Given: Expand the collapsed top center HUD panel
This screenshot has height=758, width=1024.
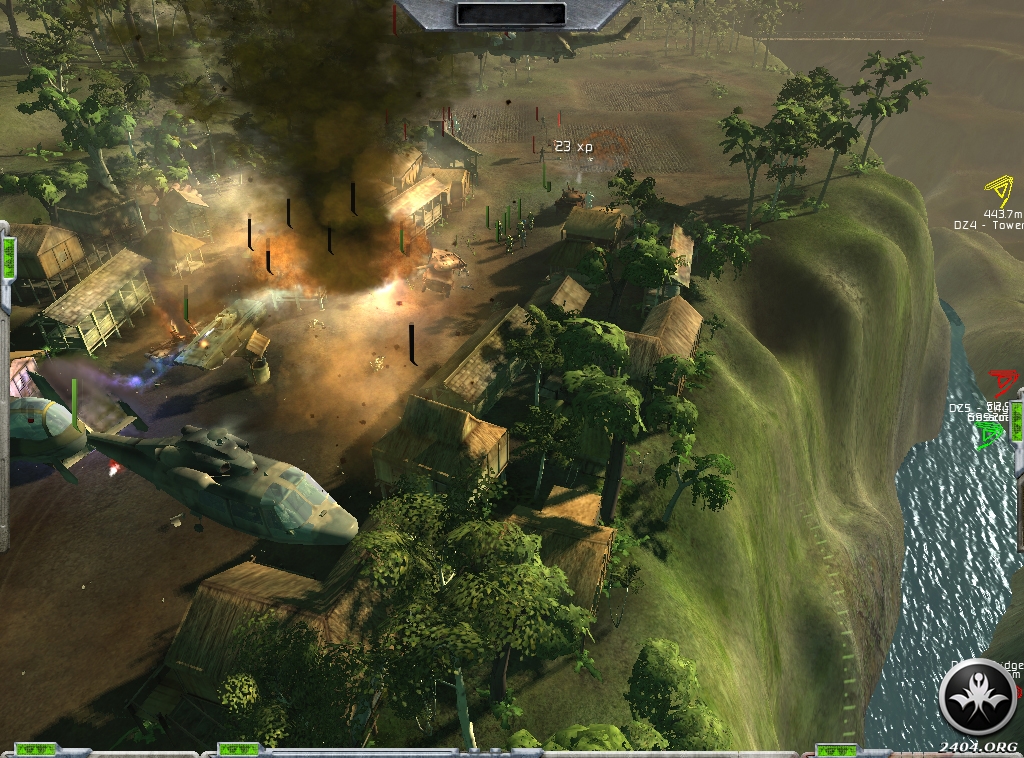Looking at the screenshot, I should (x=510, y=14).
